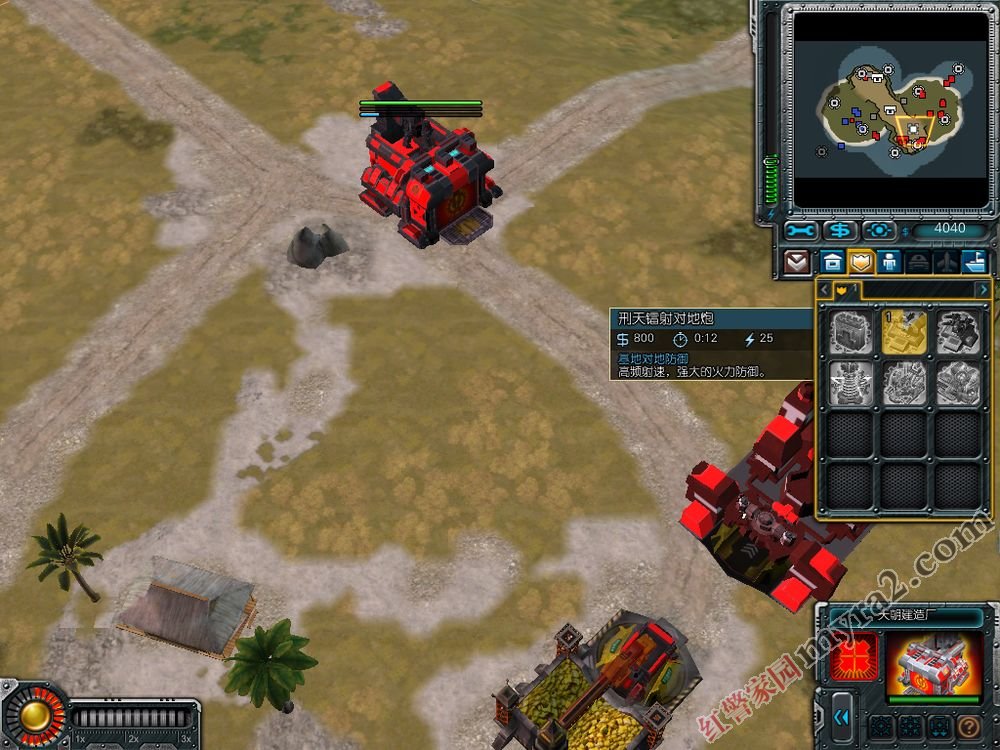Open the envelope dropdown menu button

tap(797, 263)
